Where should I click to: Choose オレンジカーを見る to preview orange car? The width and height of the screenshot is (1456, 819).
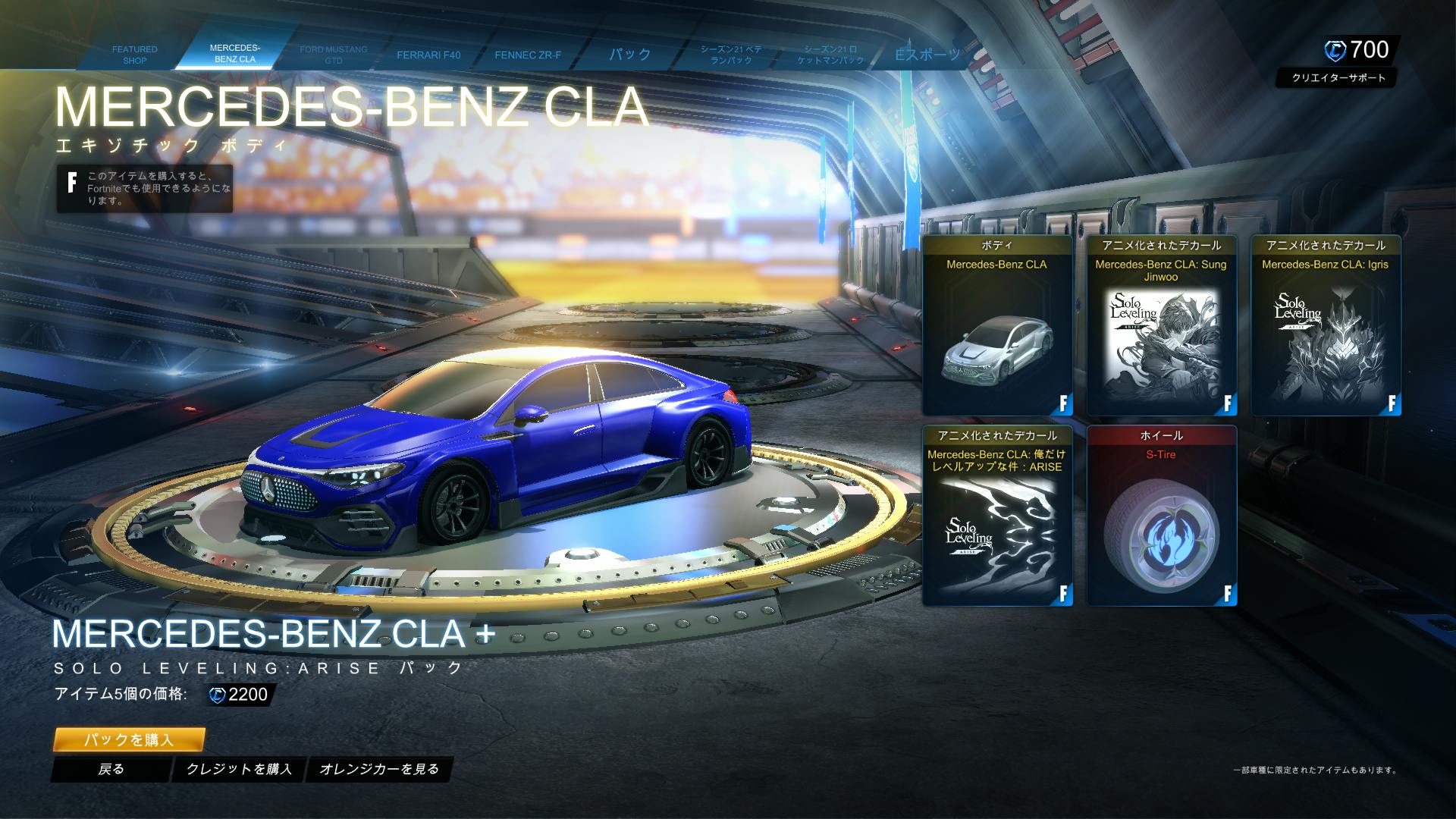click(379, 769)
